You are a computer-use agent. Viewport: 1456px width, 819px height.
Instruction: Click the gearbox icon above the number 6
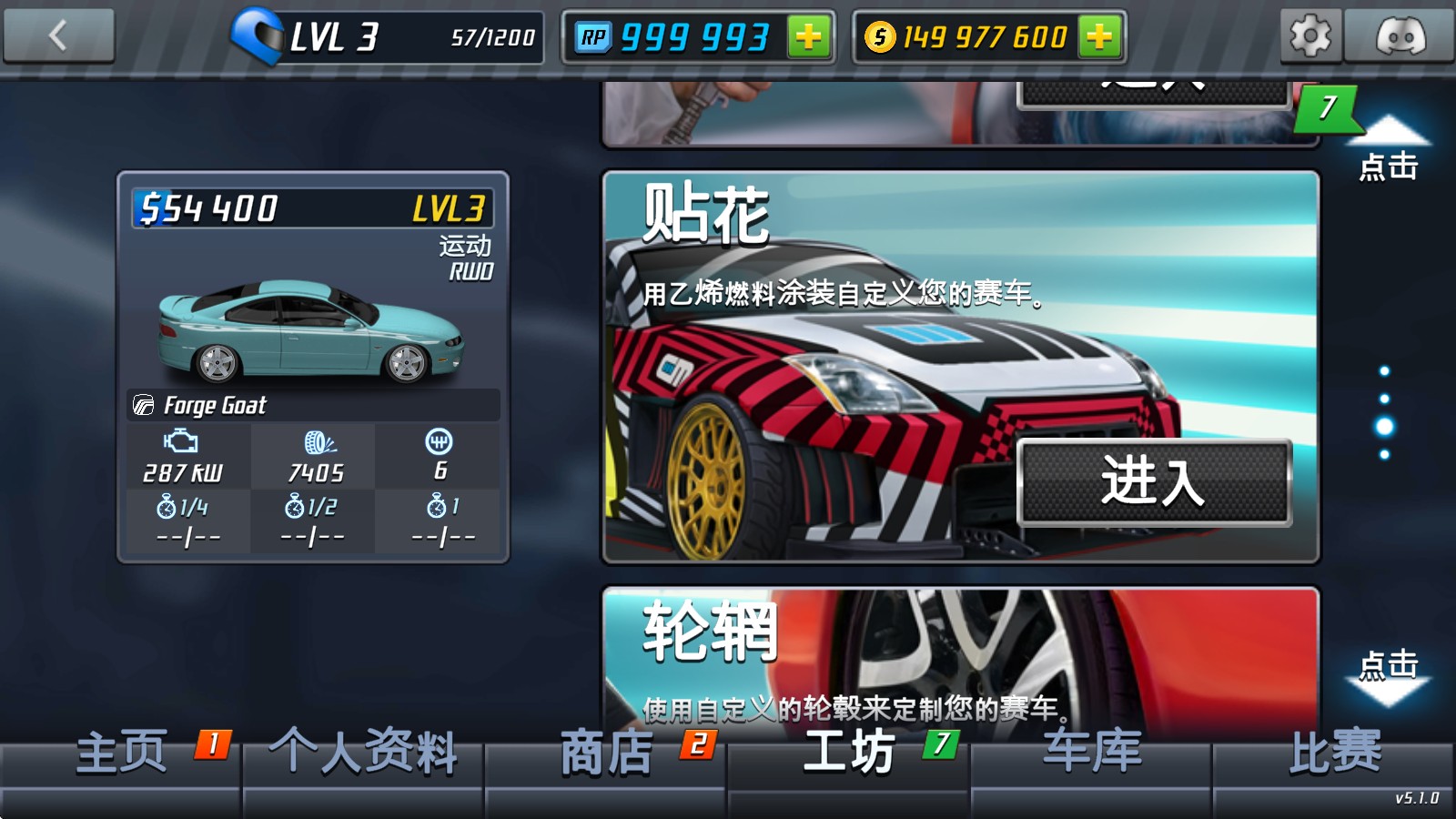point(440,441)
